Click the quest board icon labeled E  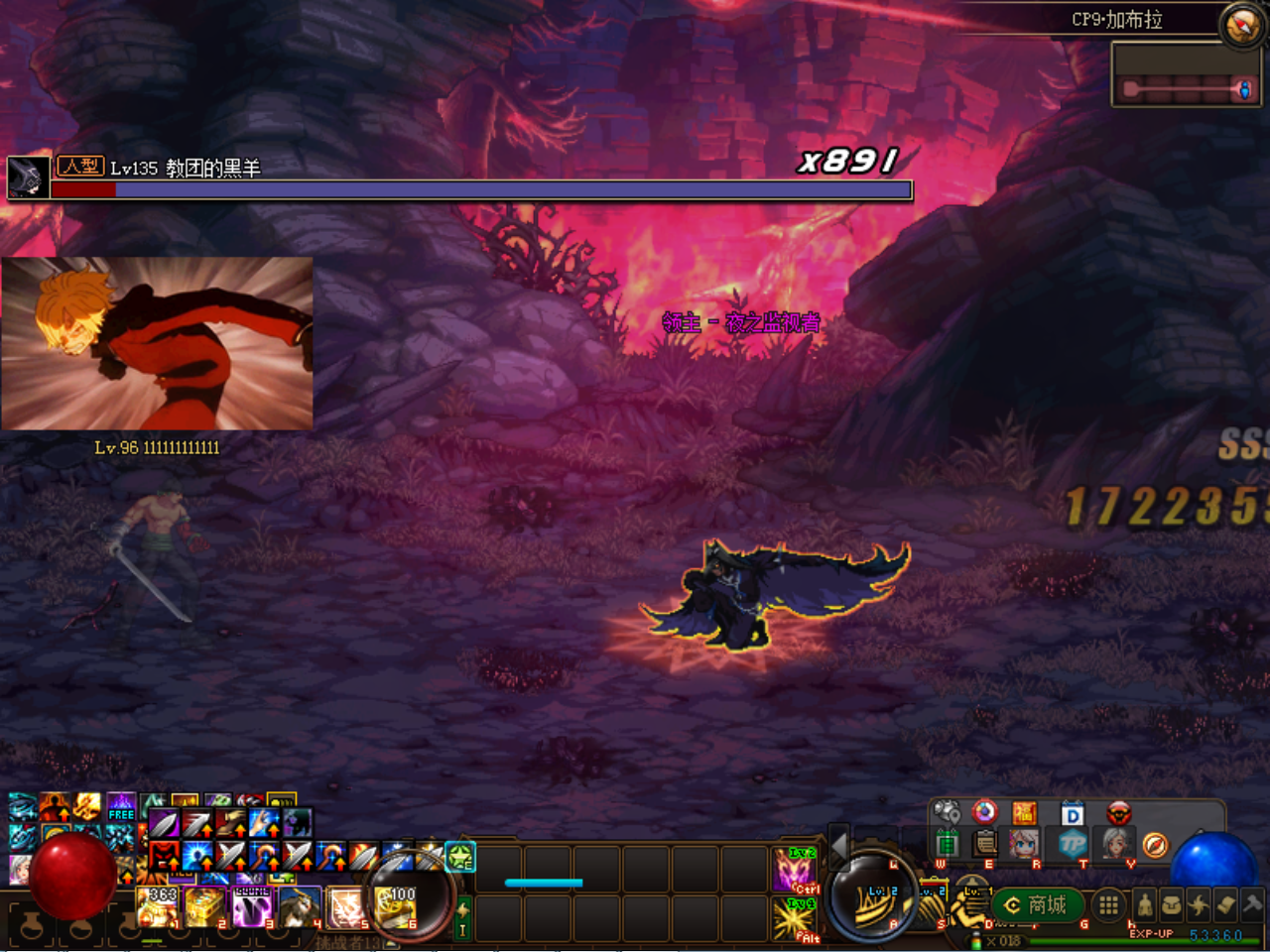[x=984, y=845]
